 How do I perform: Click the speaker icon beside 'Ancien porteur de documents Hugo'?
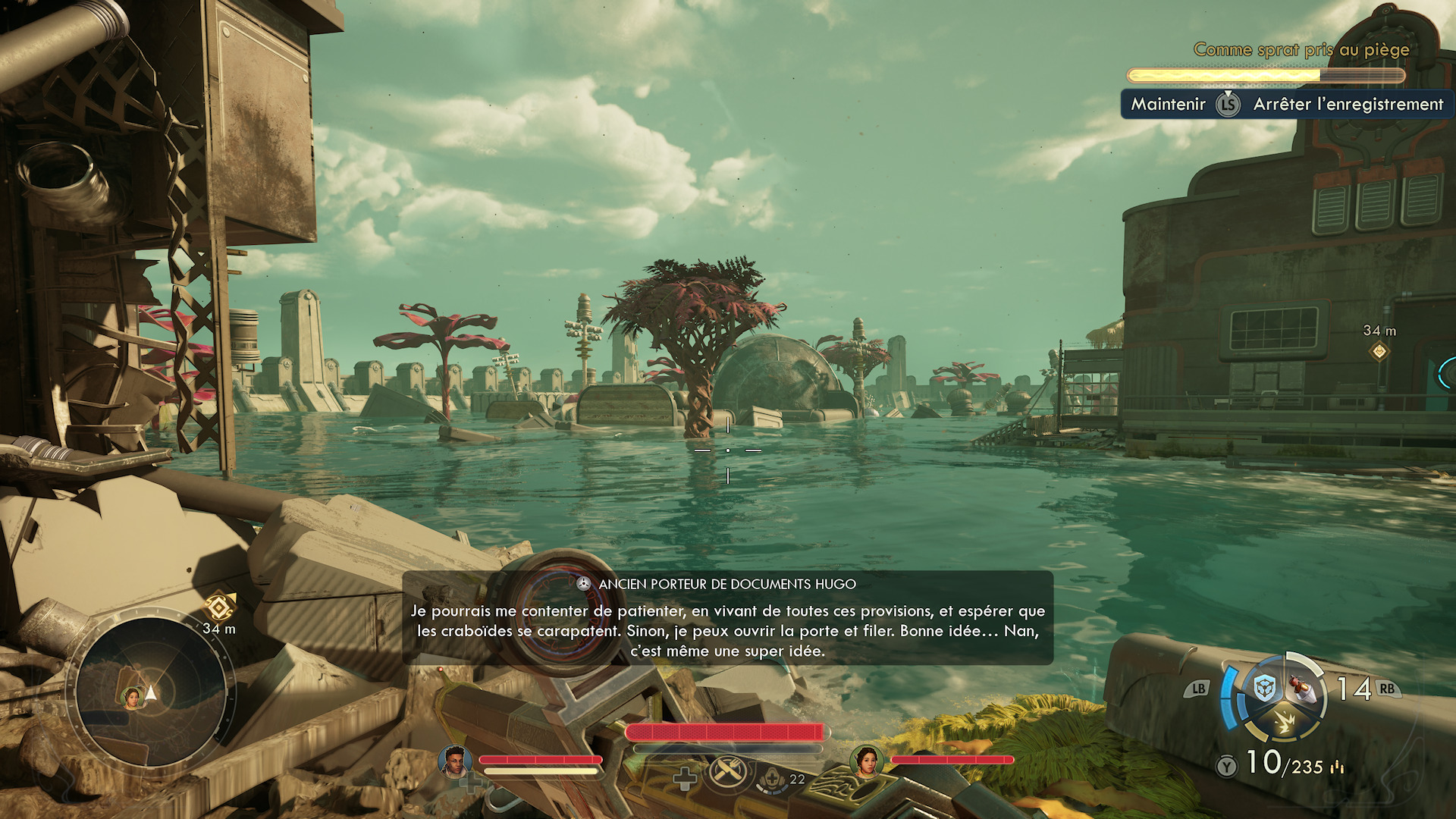pyautogui.click(x=583, y=584)
